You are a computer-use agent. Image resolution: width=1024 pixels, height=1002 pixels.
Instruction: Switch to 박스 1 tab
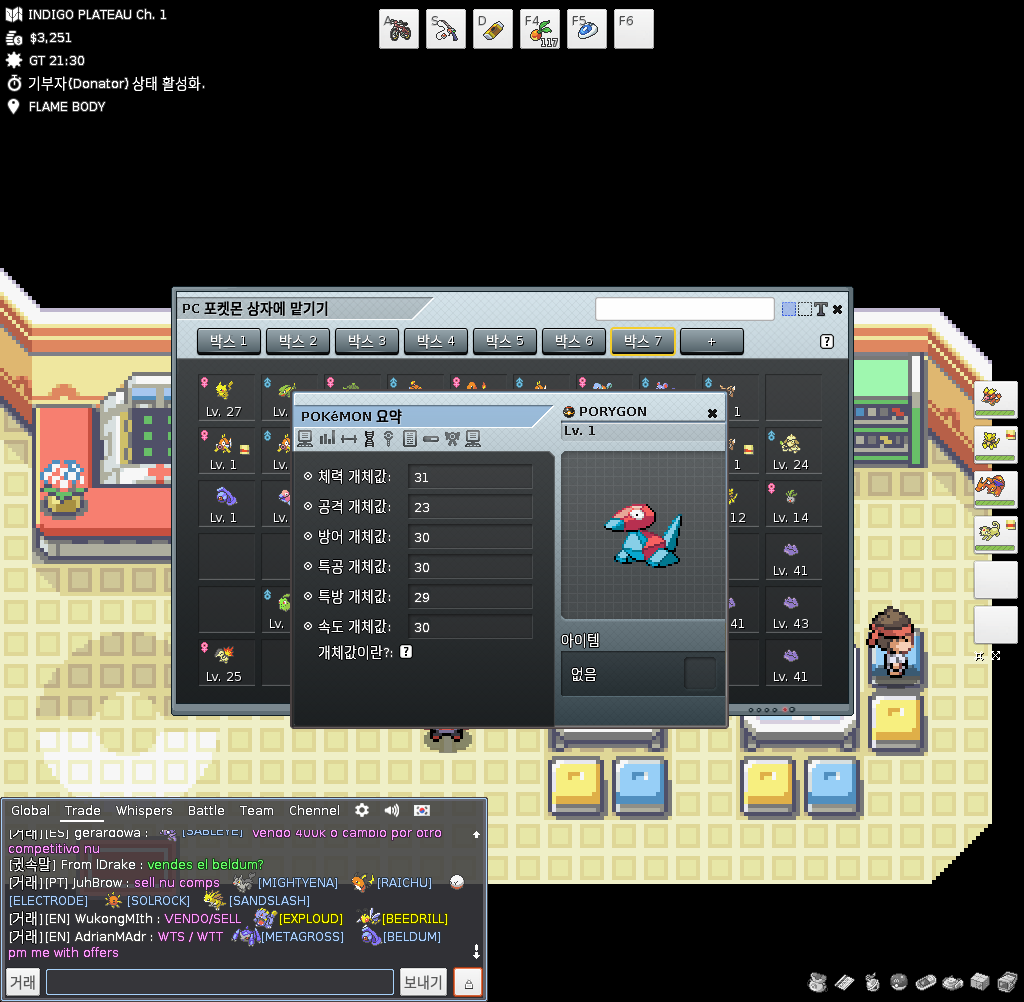coord(229,341)
